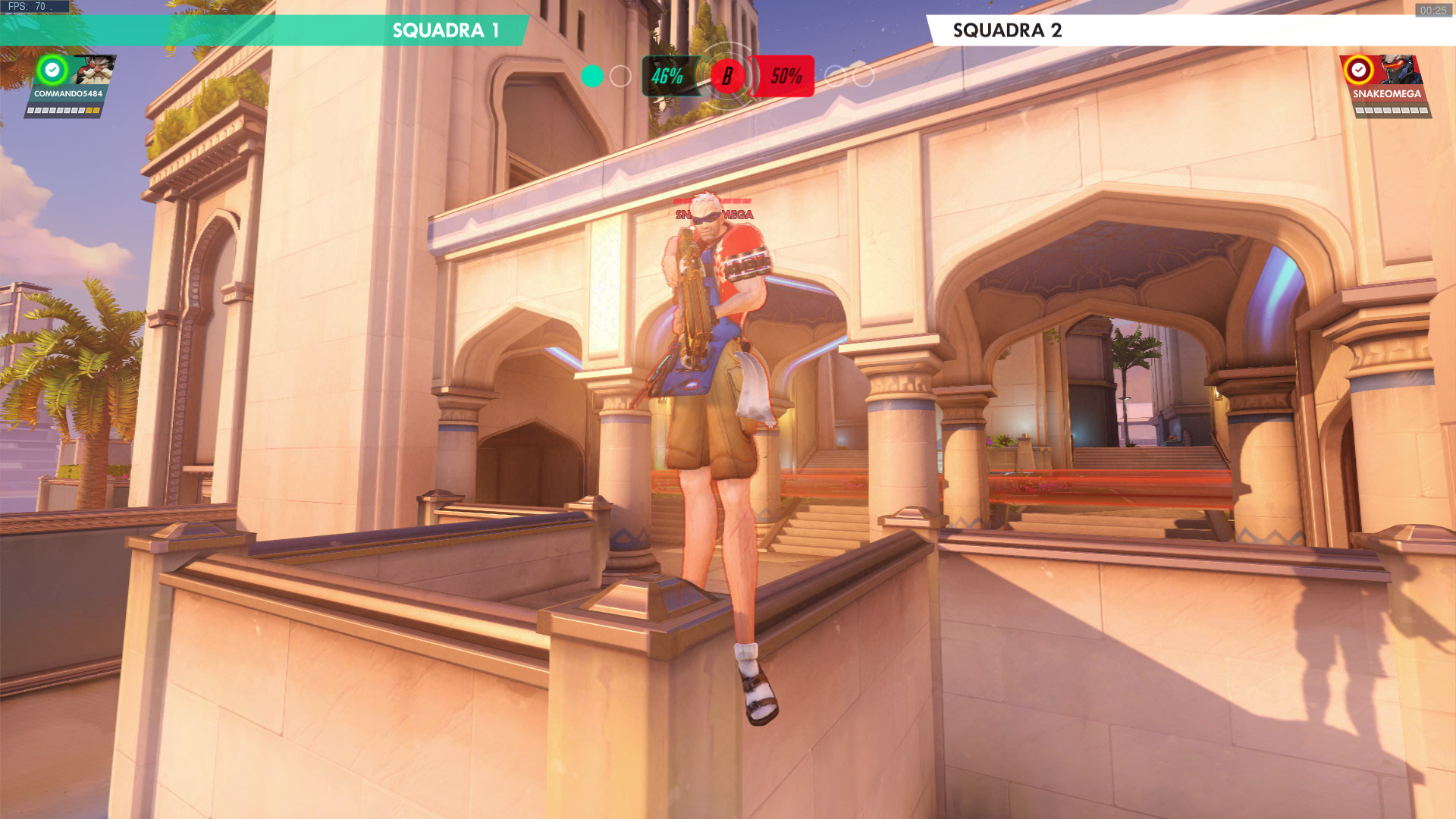This screenshot has width=1456, height=819.
Task: Click the control point B objective icon
Action: tap(727, 76)
